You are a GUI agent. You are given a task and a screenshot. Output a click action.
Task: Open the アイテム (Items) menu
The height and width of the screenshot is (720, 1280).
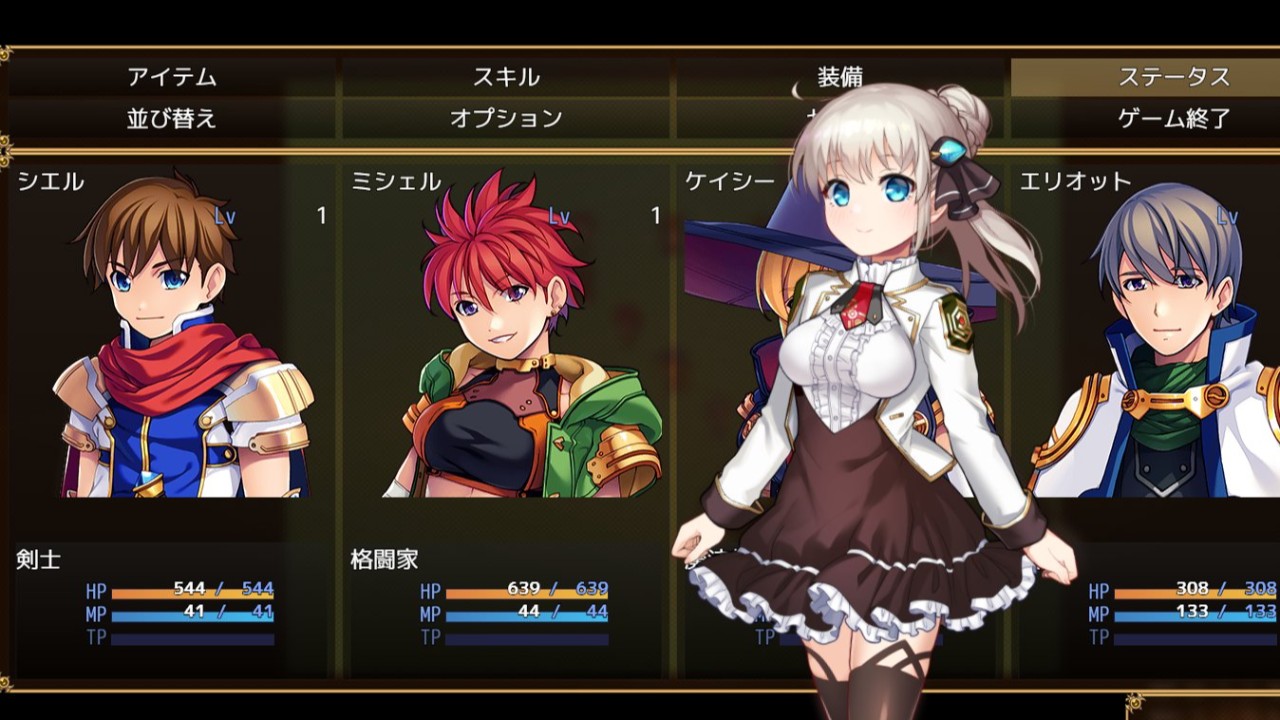(170, 75)
